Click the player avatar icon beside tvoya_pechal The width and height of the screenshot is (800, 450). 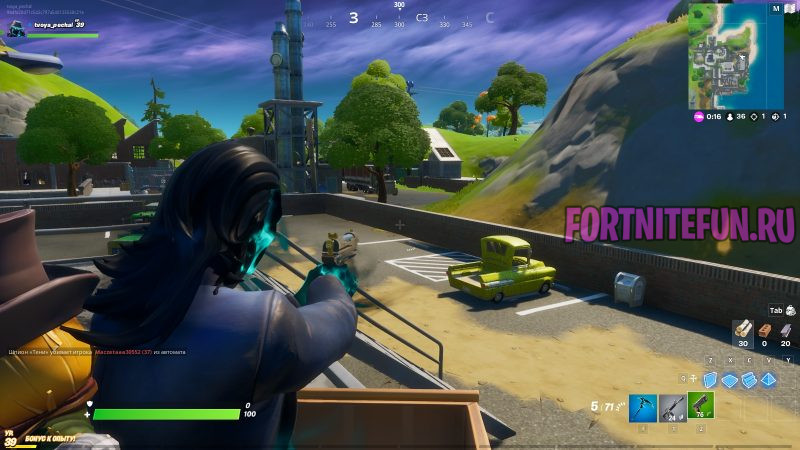point(16,30)
